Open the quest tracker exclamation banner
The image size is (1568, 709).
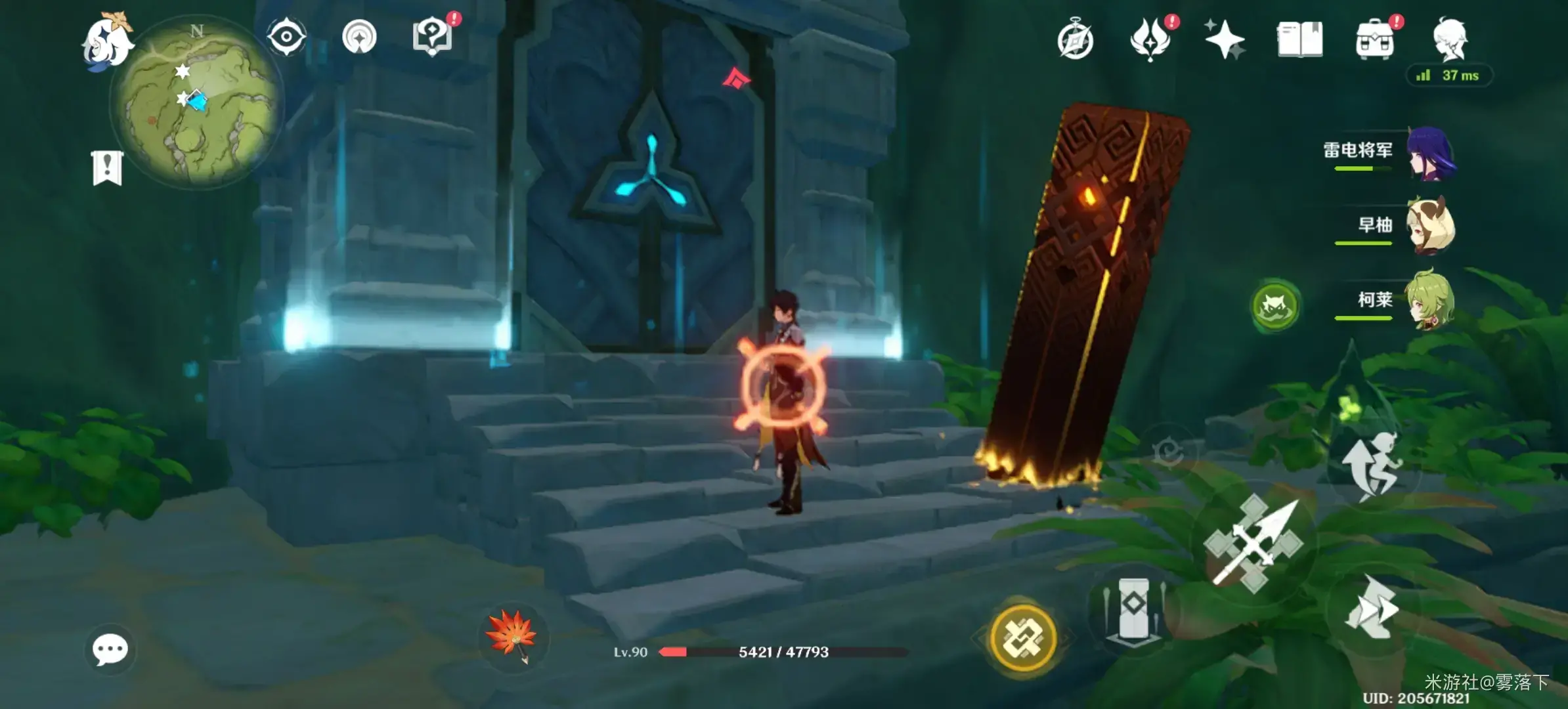107,168
